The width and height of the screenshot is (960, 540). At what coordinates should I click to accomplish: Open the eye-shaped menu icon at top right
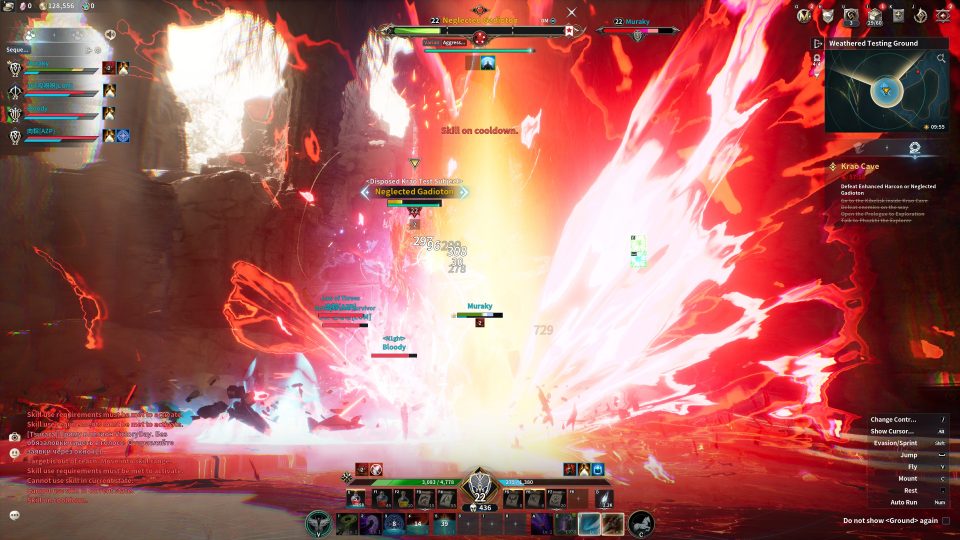(x=942, y=15)
